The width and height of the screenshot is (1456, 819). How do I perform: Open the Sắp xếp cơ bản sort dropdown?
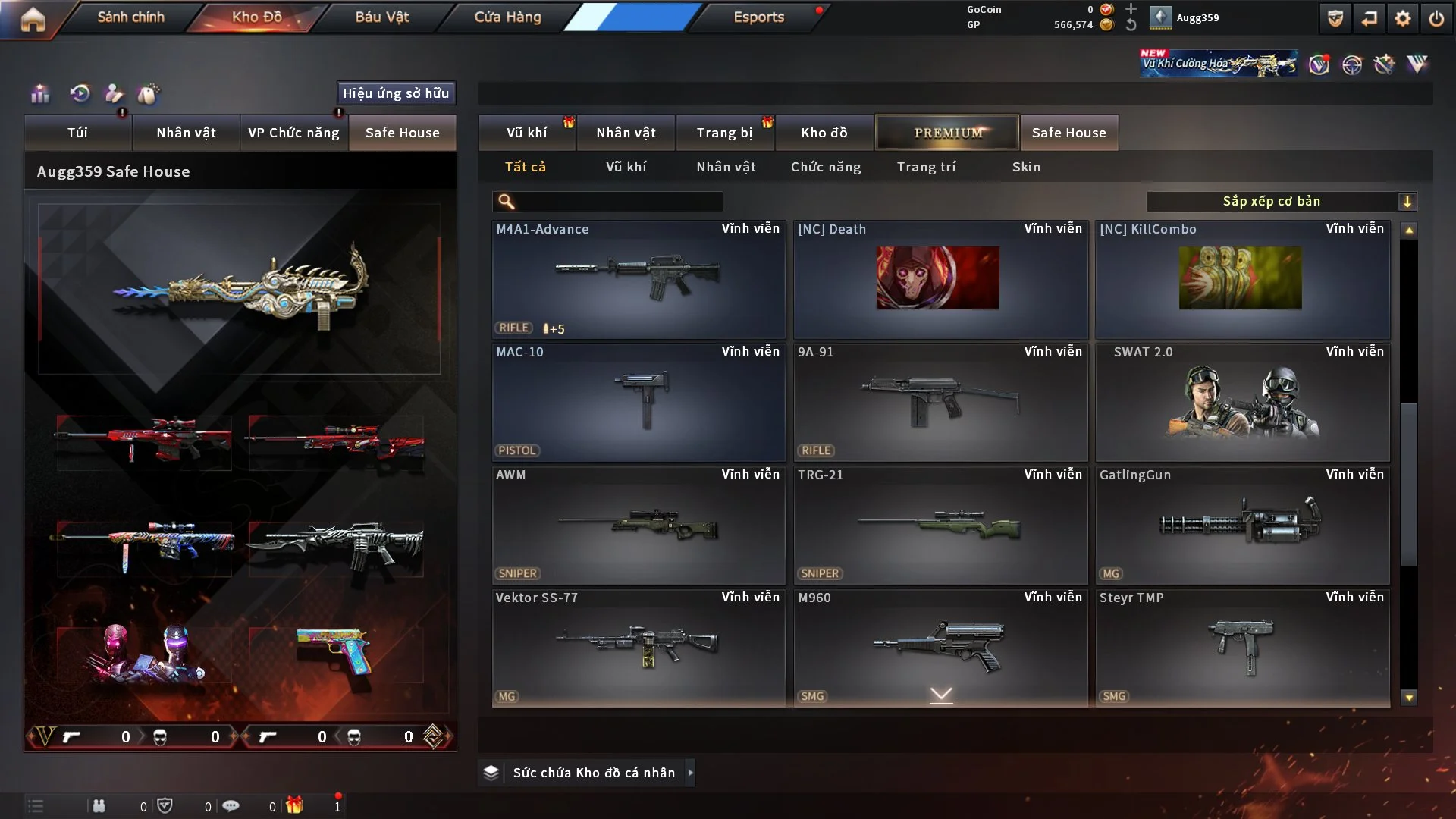pos(1281,201)
